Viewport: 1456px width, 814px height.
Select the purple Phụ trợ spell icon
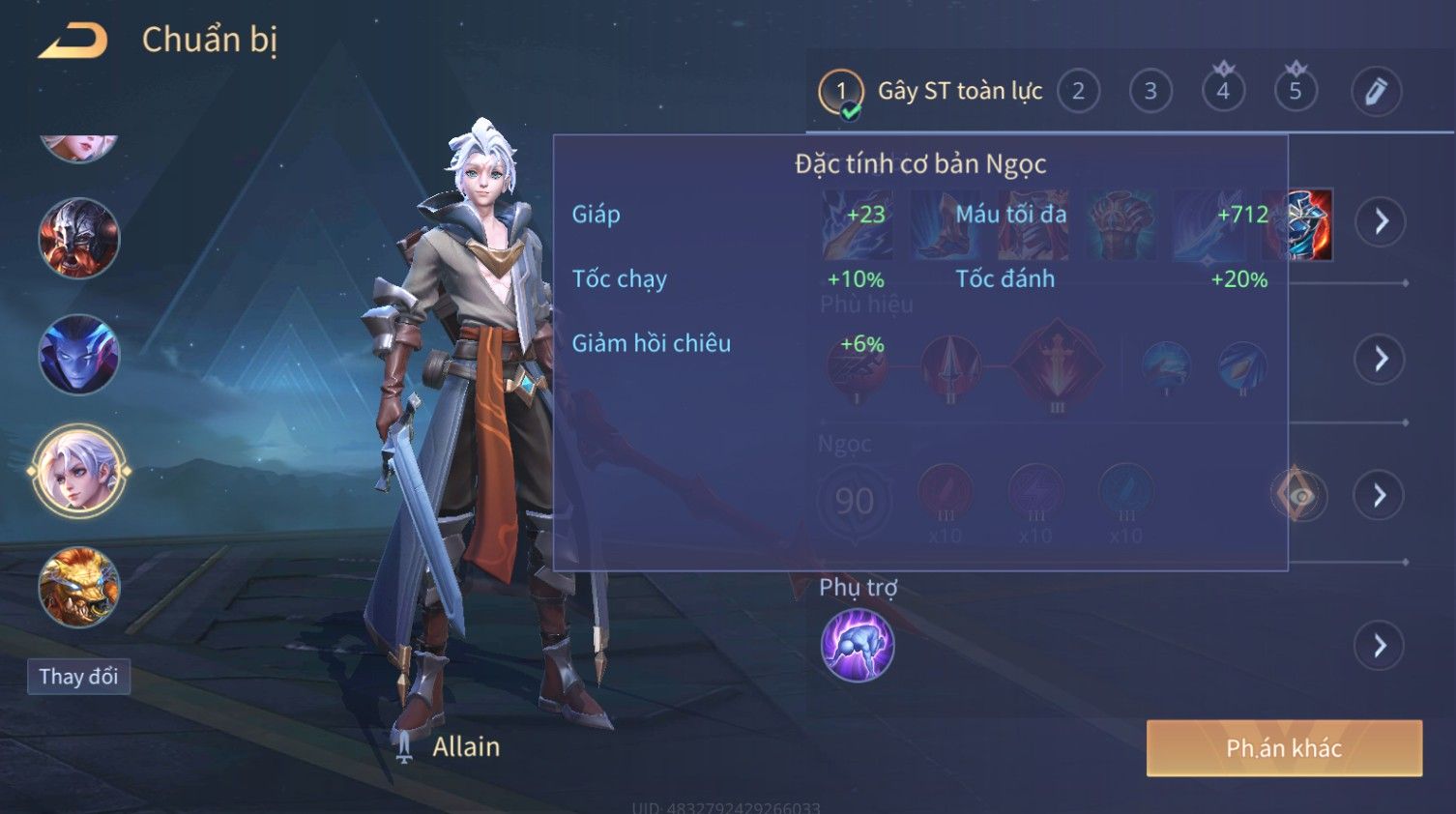point(858,646)
